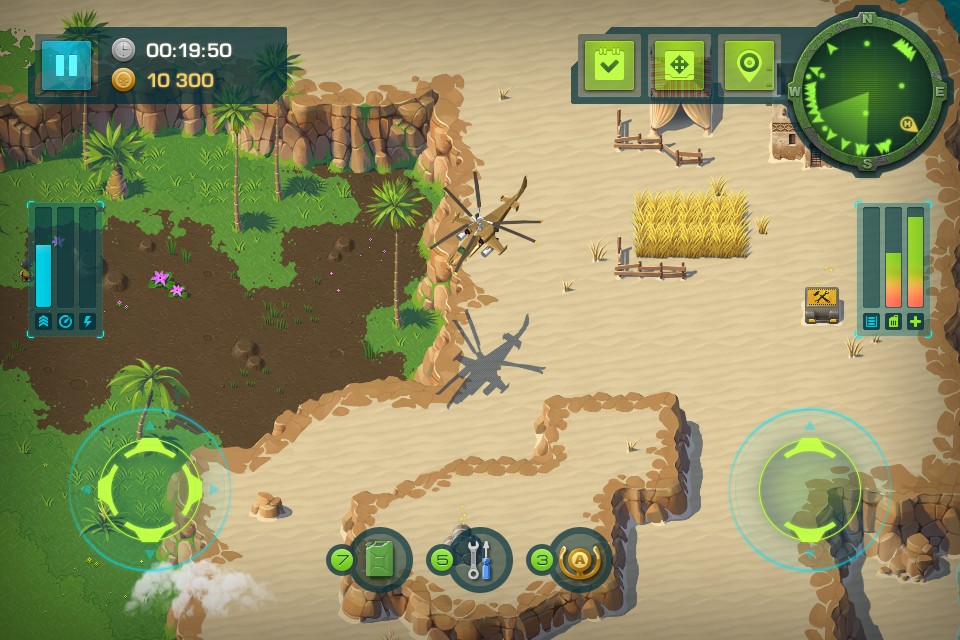Tap the crosshair targeting button

[x=679, y=65]
